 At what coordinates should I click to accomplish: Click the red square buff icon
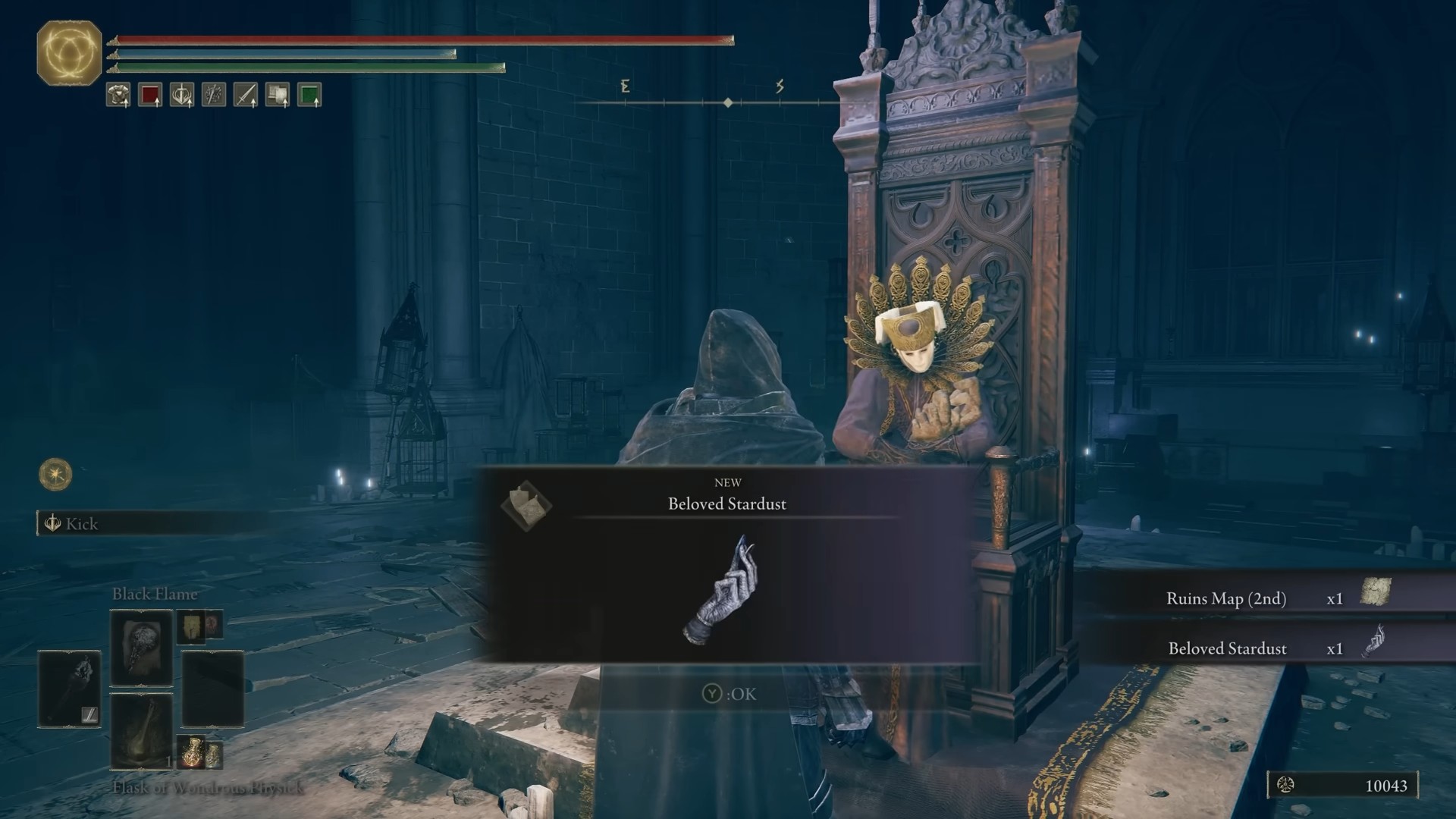pos(150,95)
